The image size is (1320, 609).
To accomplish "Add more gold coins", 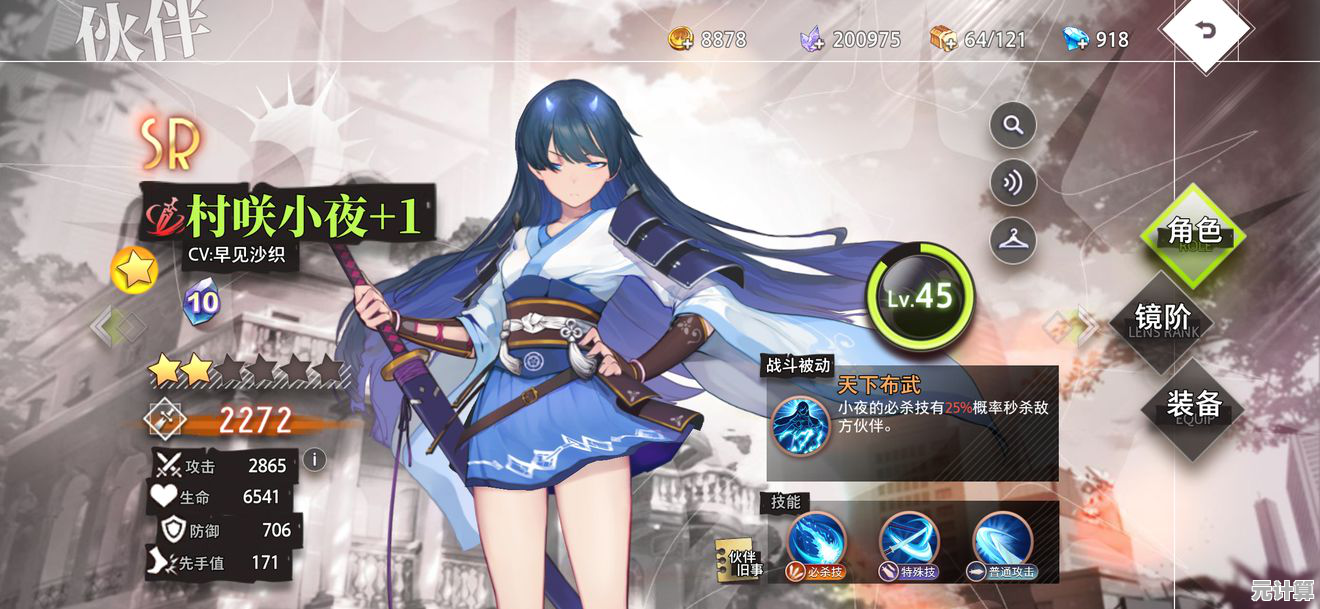I will click(x=682, y=39).
